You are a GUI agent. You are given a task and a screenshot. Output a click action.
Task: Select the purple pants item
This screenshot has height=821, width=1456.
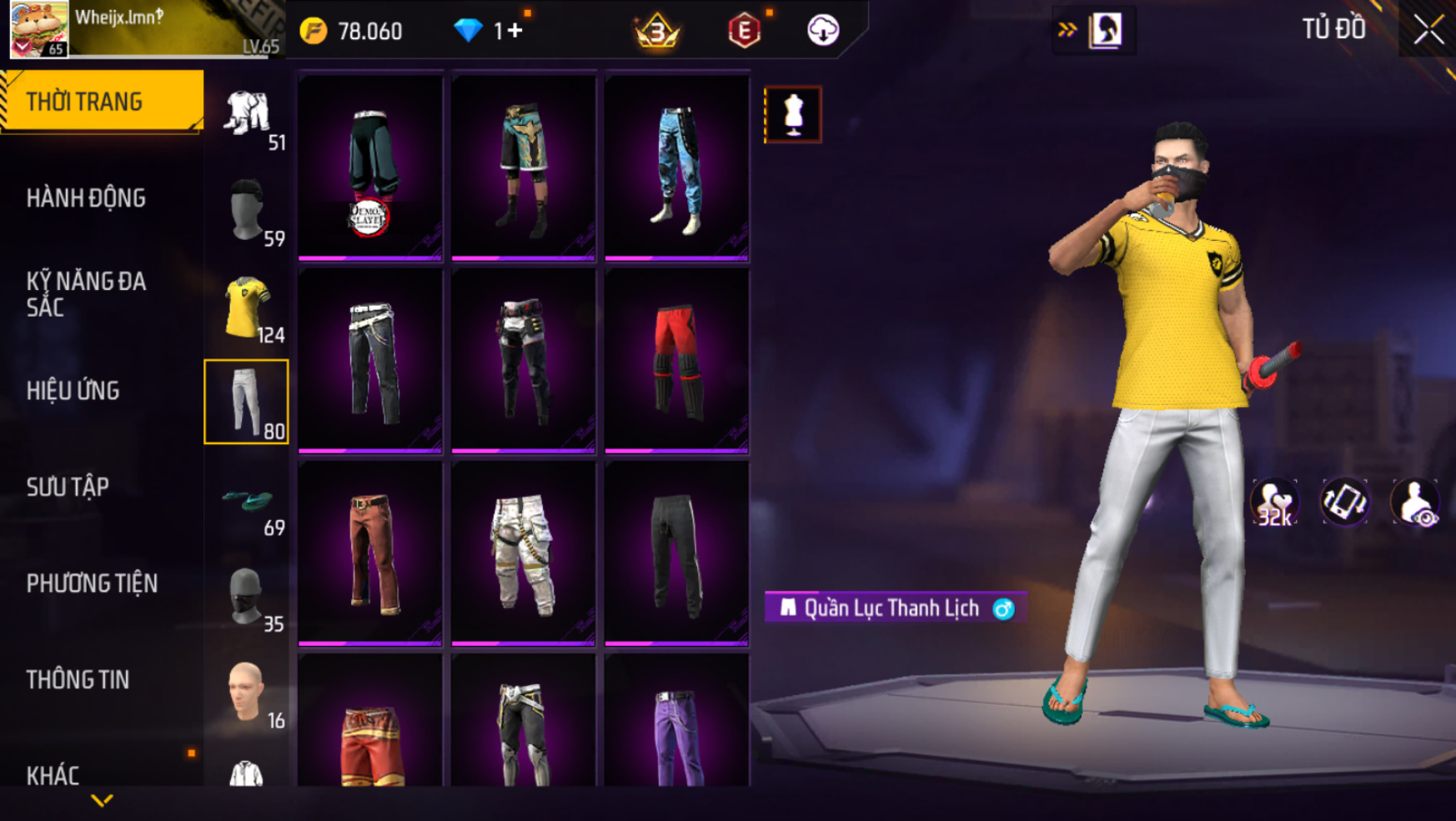click(x=676, y=735)
